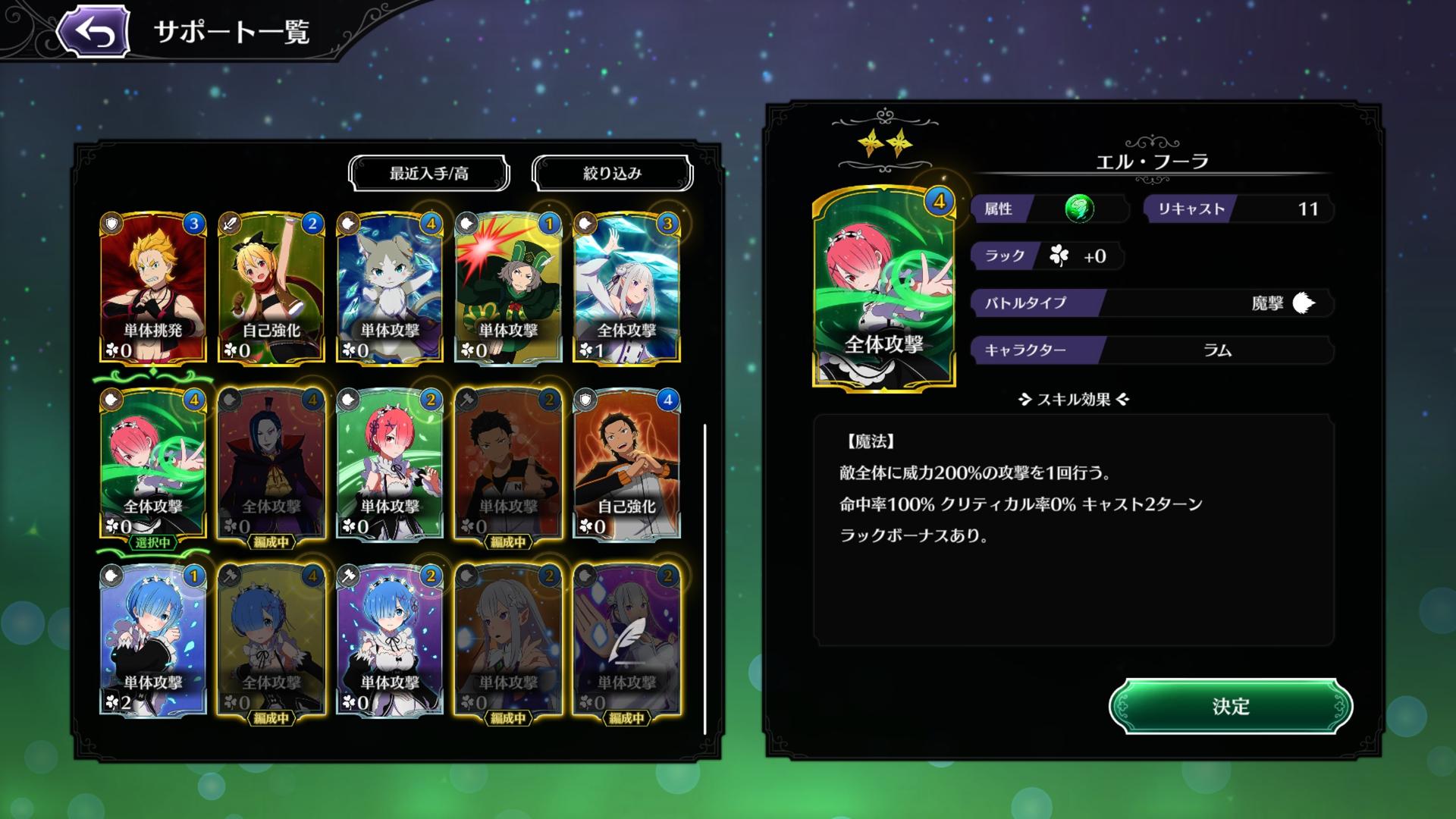Choose the Emilia card with feather icon

coord(626,639)
